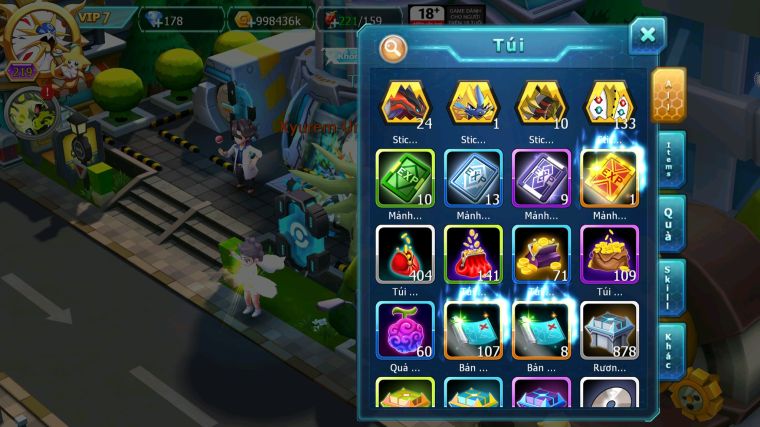Select the brown gold sack item

[x=609, y=252]
